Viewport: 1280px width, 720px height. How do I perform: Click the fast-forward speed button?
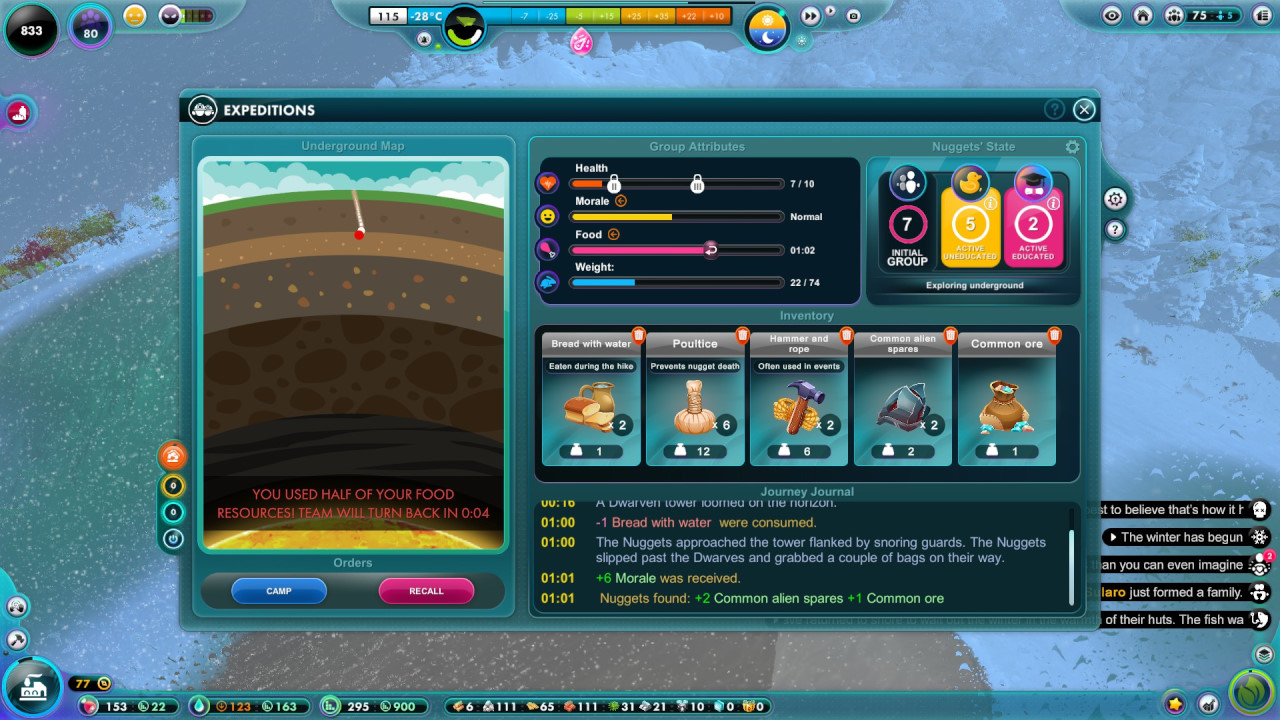pyautogui.click(x=810, y=16)
